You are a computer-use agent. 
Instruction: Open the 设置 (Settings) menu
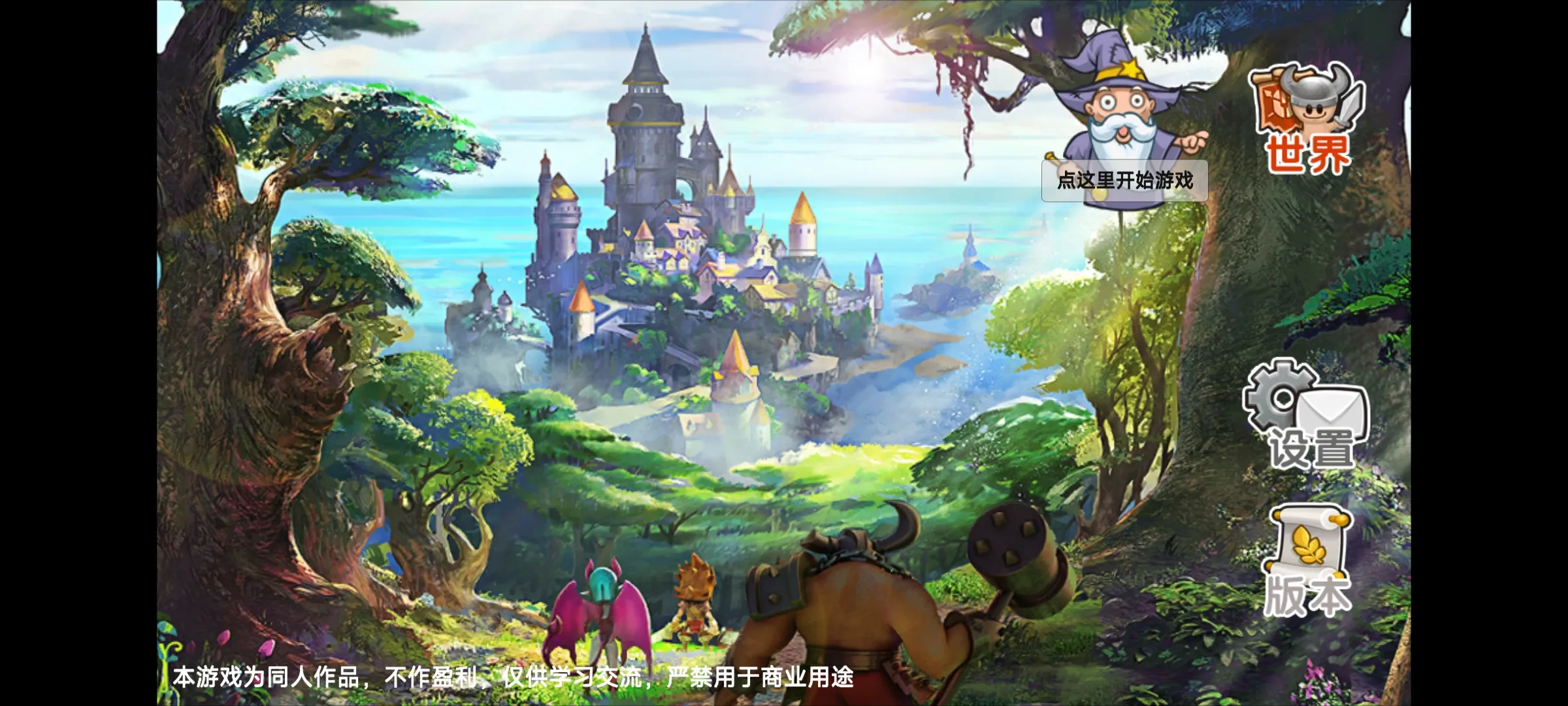point(1307,416)
